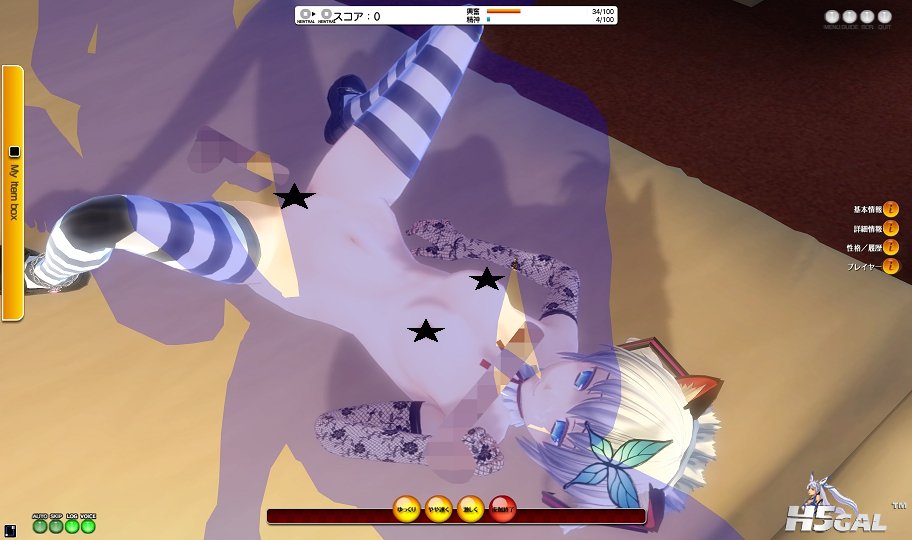Click the first NEUTRAL icon in top bar

coord(306,15)
